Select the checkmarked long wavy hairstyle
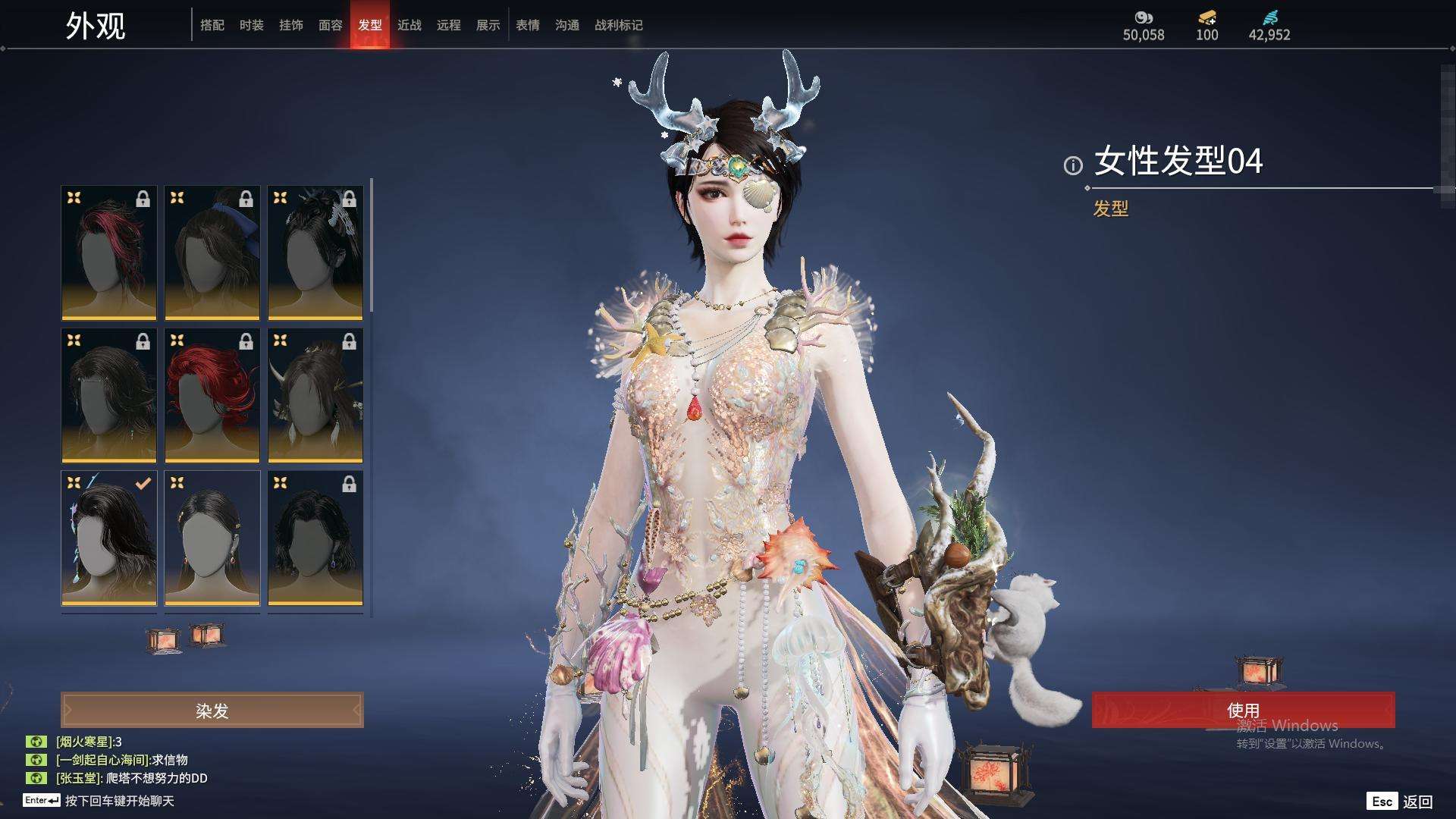The width and height of the screenshot is (1456, 819). pos(109,538)
